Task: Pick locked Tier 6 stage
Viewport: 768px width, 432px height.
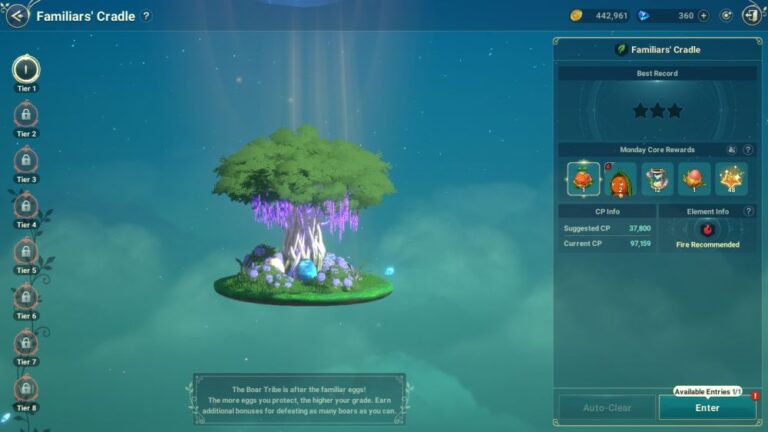Action: coord(26,297)
